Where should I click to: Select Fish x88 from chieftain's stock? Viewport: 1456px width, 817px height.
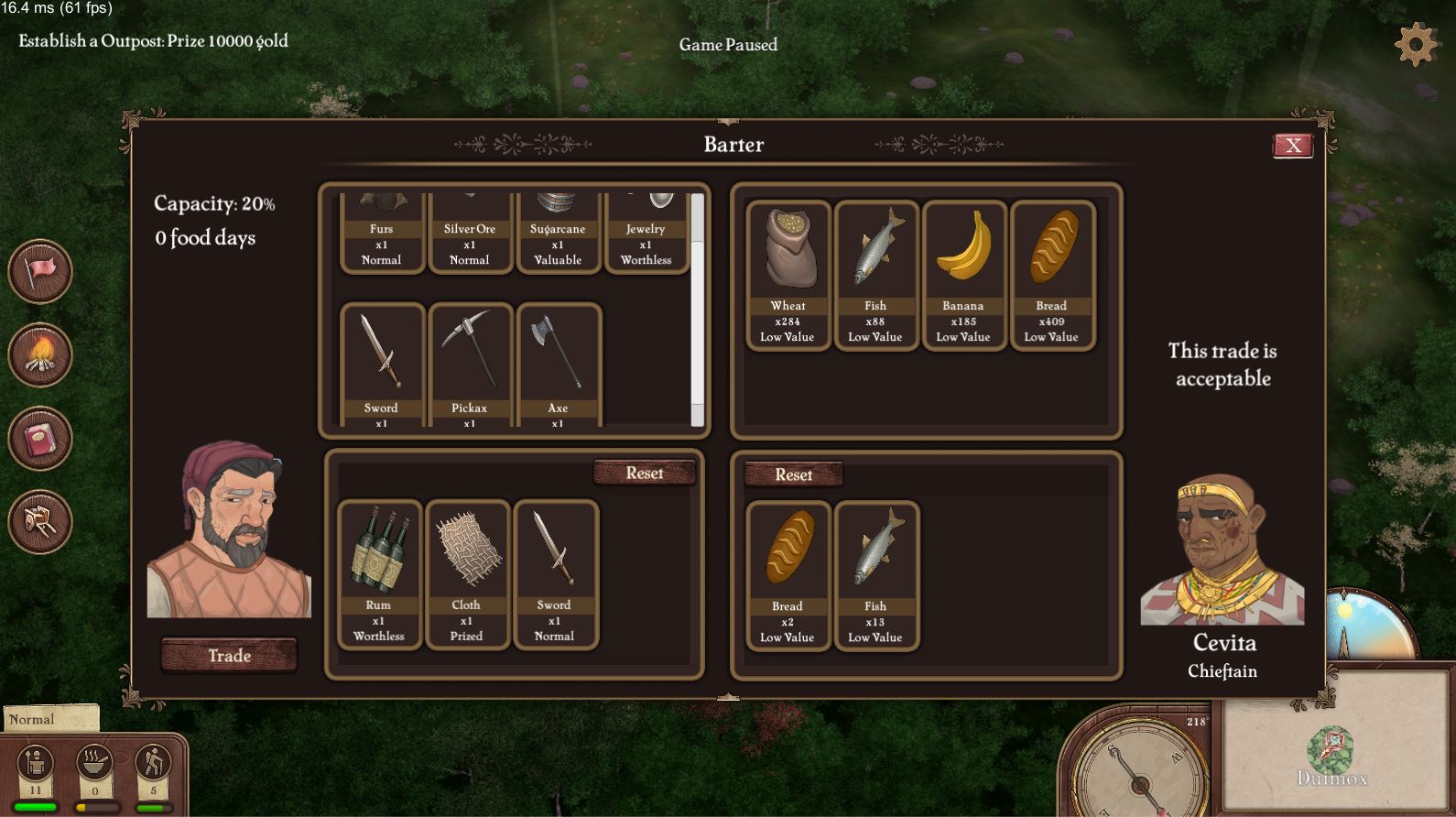click(x=875, y=275)
